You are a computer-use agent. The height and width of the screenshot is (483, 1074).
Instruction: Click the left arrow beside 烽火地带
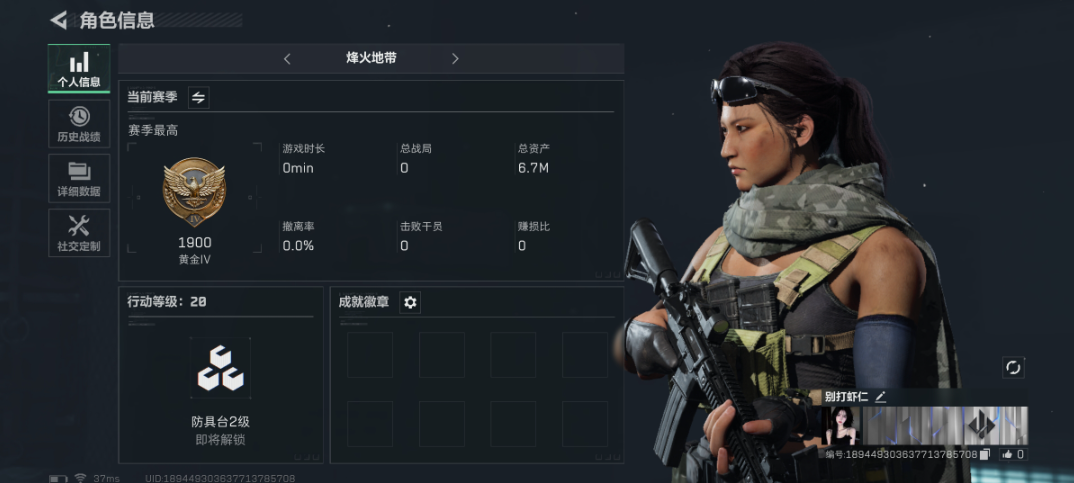pos(287,59)
